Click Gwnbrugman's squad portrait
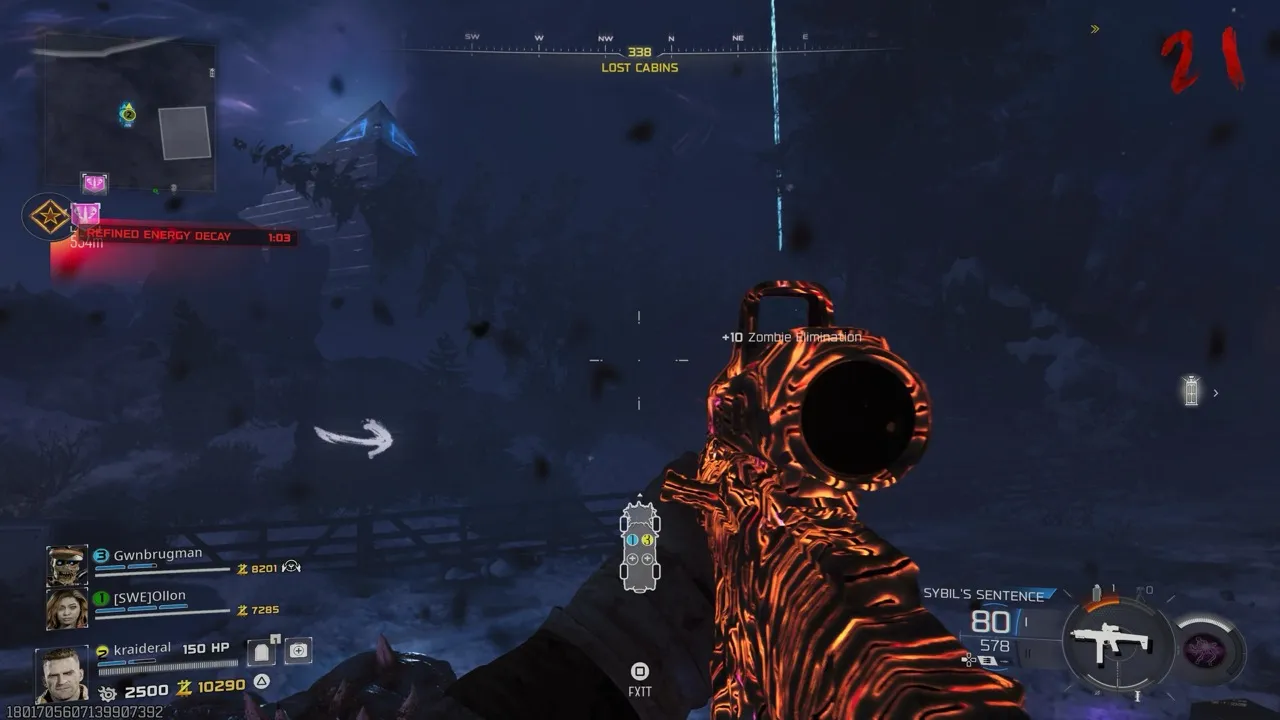Image resolution: width=1280 pixels, height=720 pixels. pos(67,565)
